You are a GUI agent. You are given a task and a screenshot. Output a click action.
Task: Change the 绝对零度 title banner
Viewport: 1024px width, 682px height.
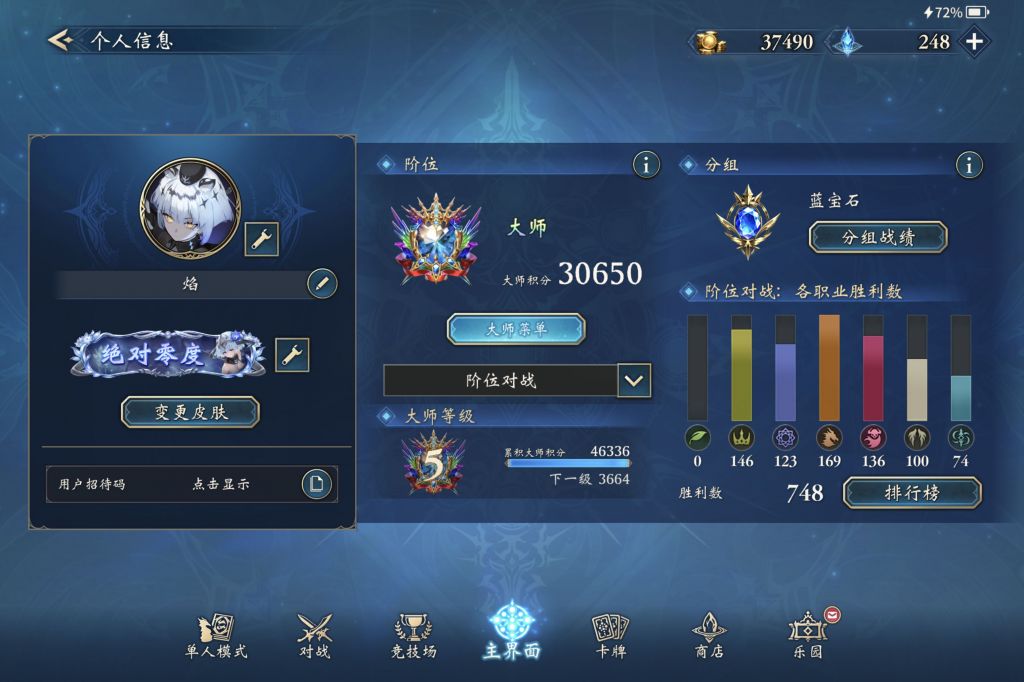[x=292, y=354]
